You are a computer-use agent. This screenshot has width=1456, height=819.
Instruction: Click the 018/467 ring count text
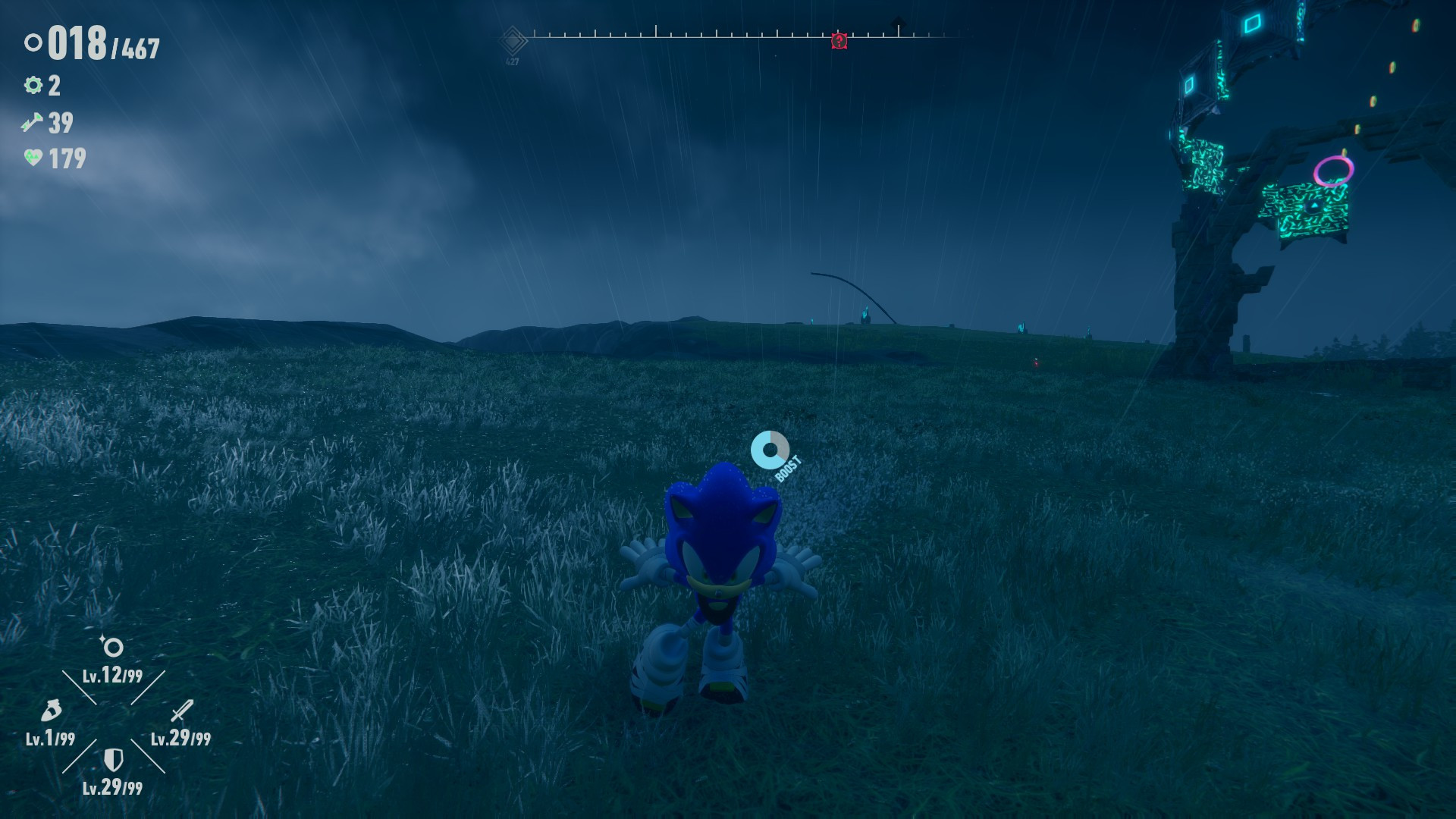click(99, 44)
